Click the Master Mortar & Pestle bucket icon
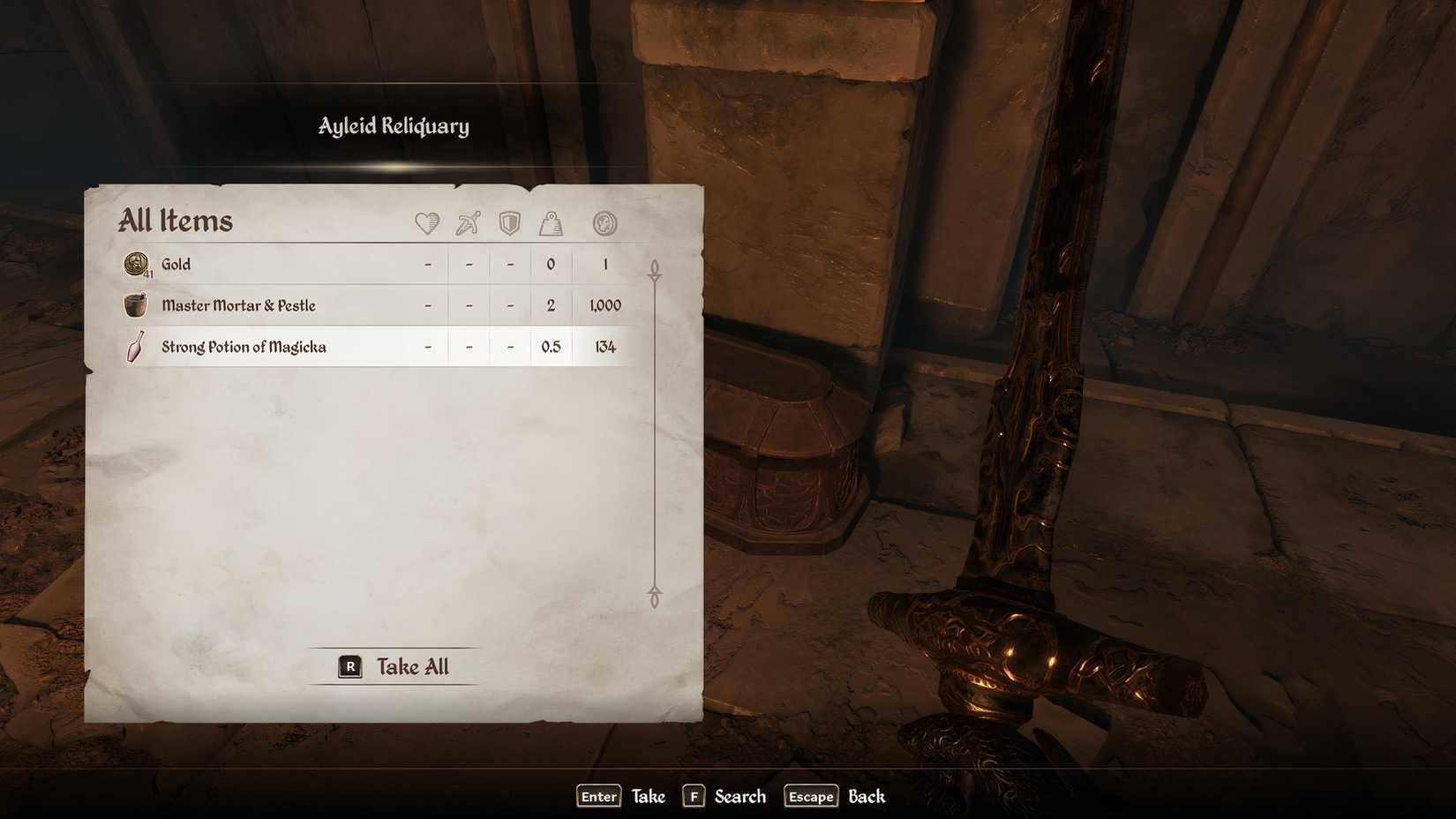Image resolution: width=1456 pixels, height=819 pixels. pos(137,304)
